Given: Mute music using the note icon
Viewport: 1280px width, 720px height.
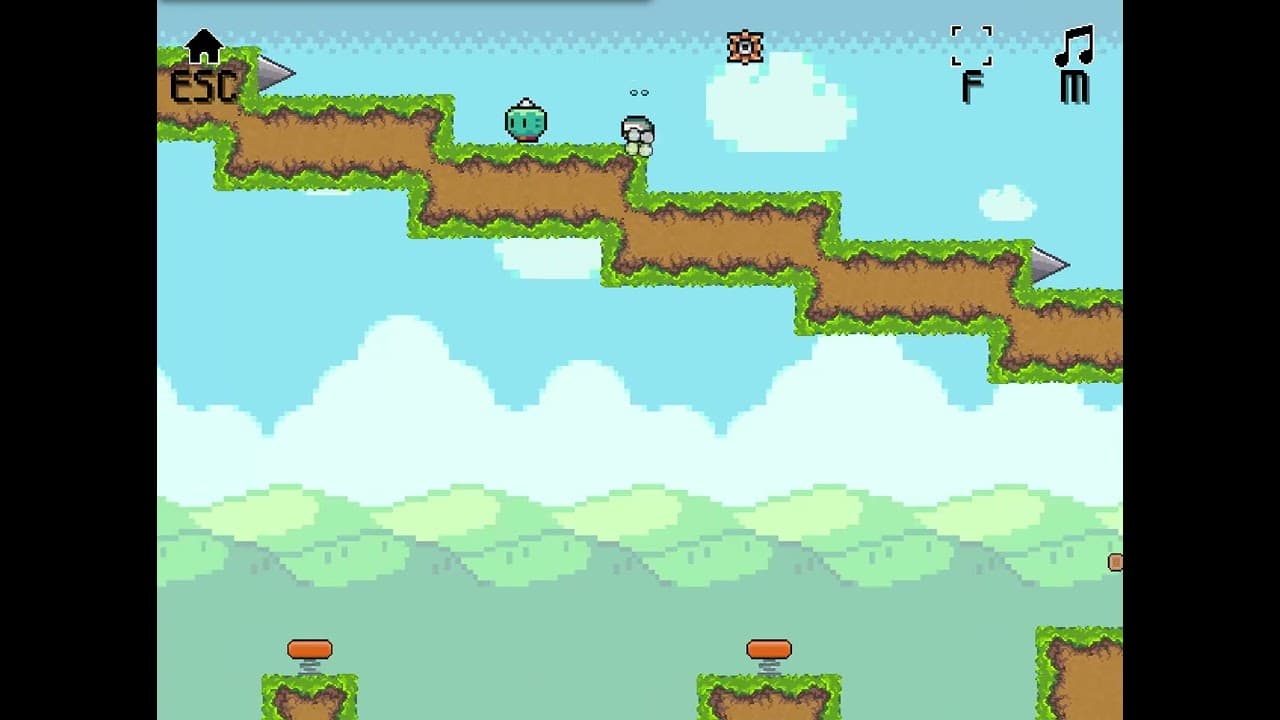Looking at the screenshot, I should coord(1074,47).
